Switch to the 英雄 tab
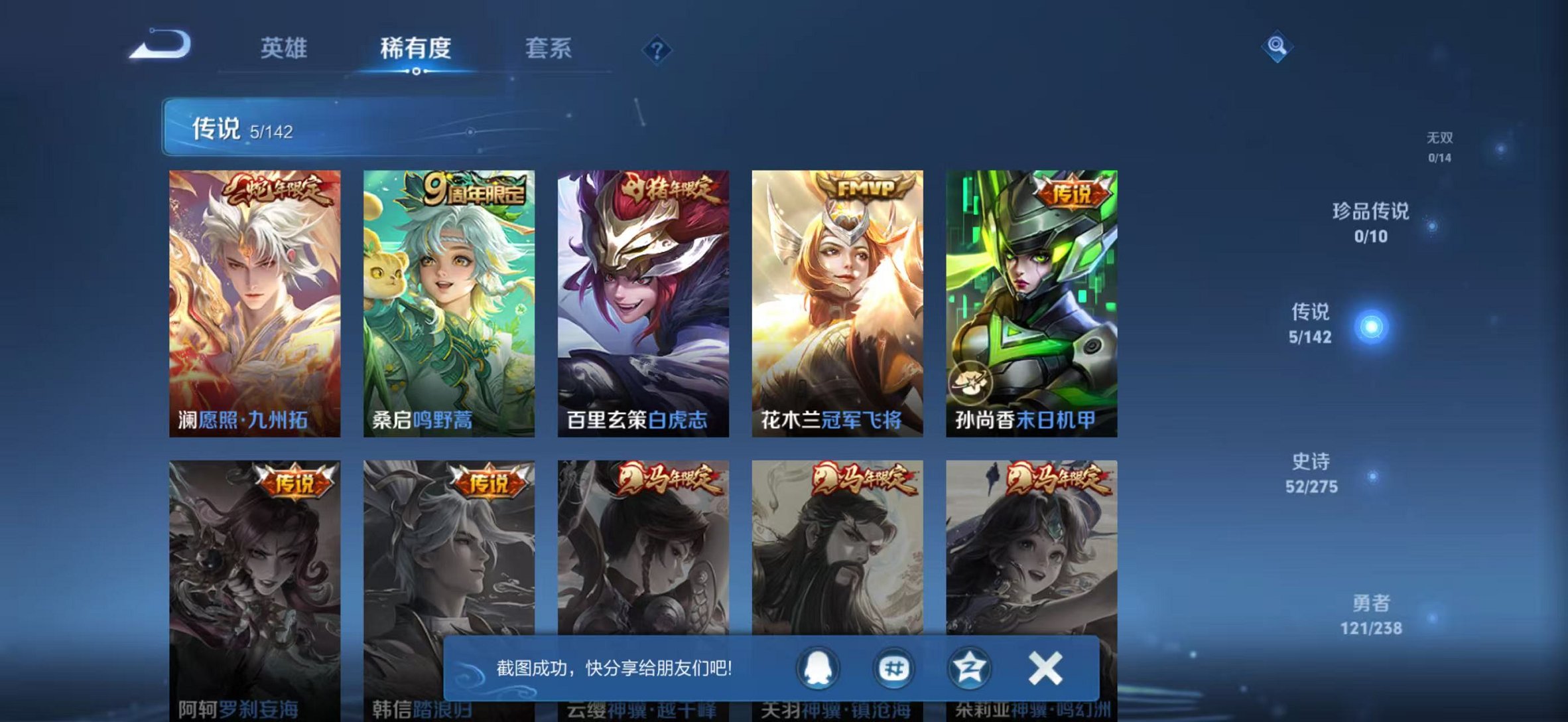1568x722 pixels. [285, 48]
